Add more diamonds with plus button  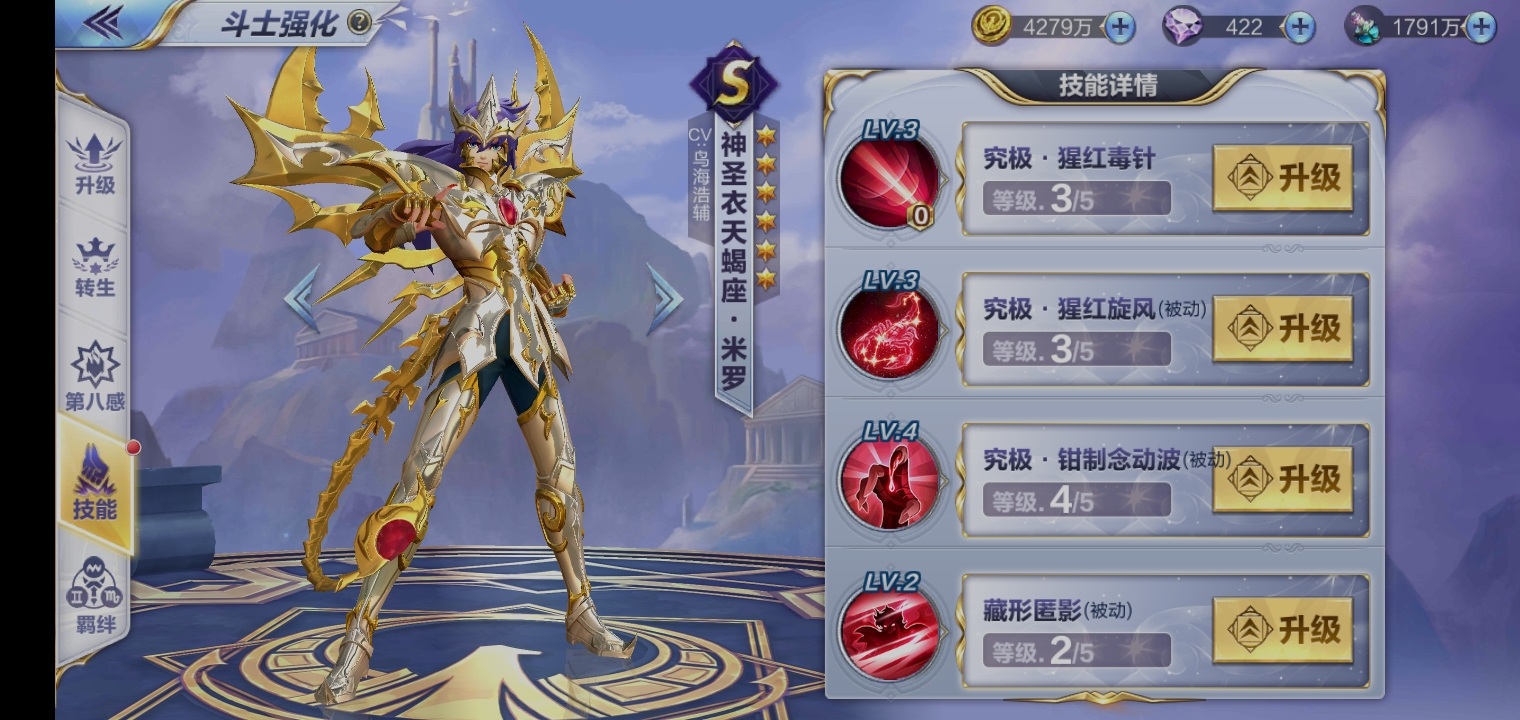click(1298, 27)
